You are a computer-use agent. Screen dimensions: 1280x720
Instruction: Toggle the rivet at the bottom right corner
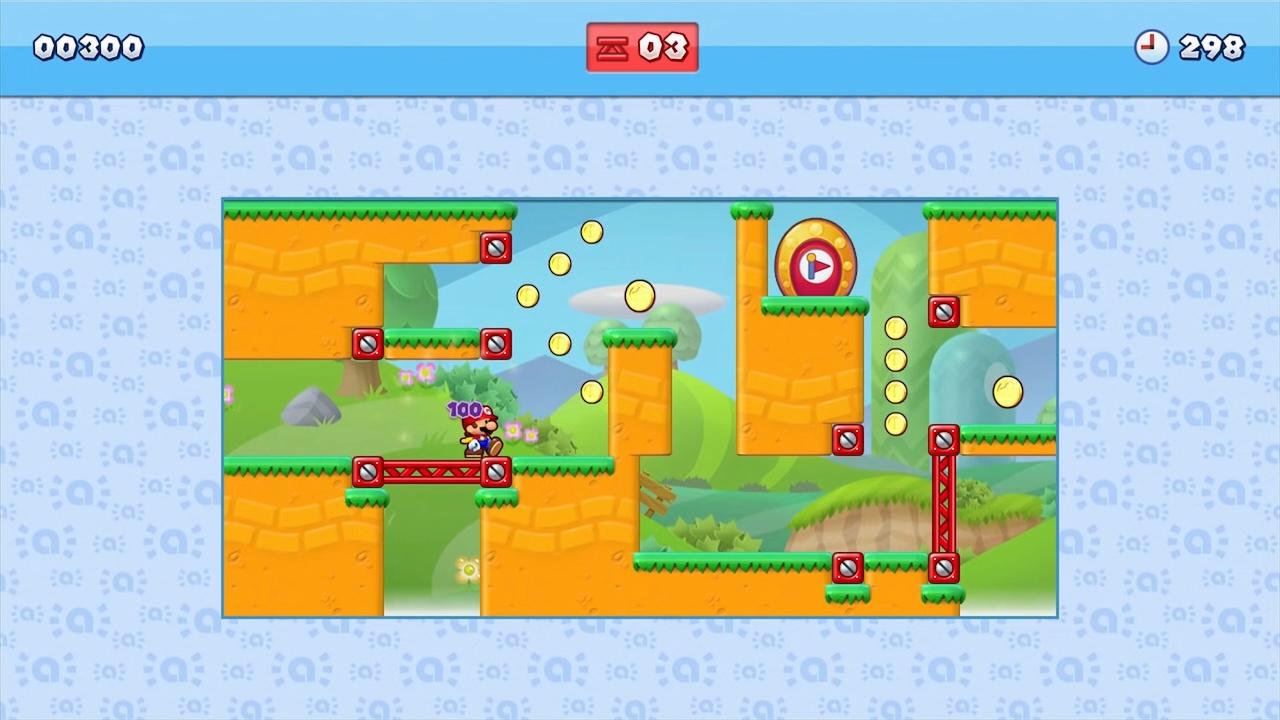coord(942,568)
